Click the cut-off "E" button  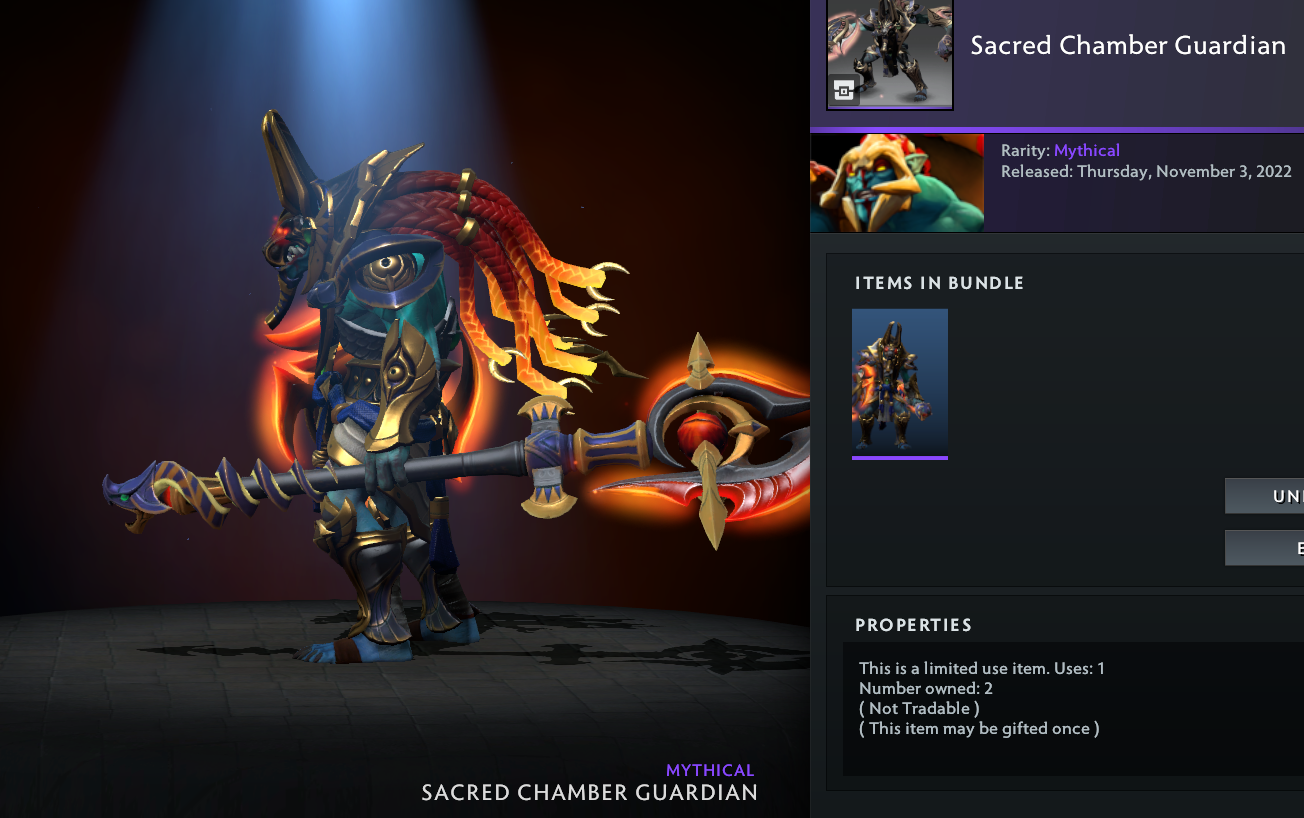click(x=1265, y=548)
